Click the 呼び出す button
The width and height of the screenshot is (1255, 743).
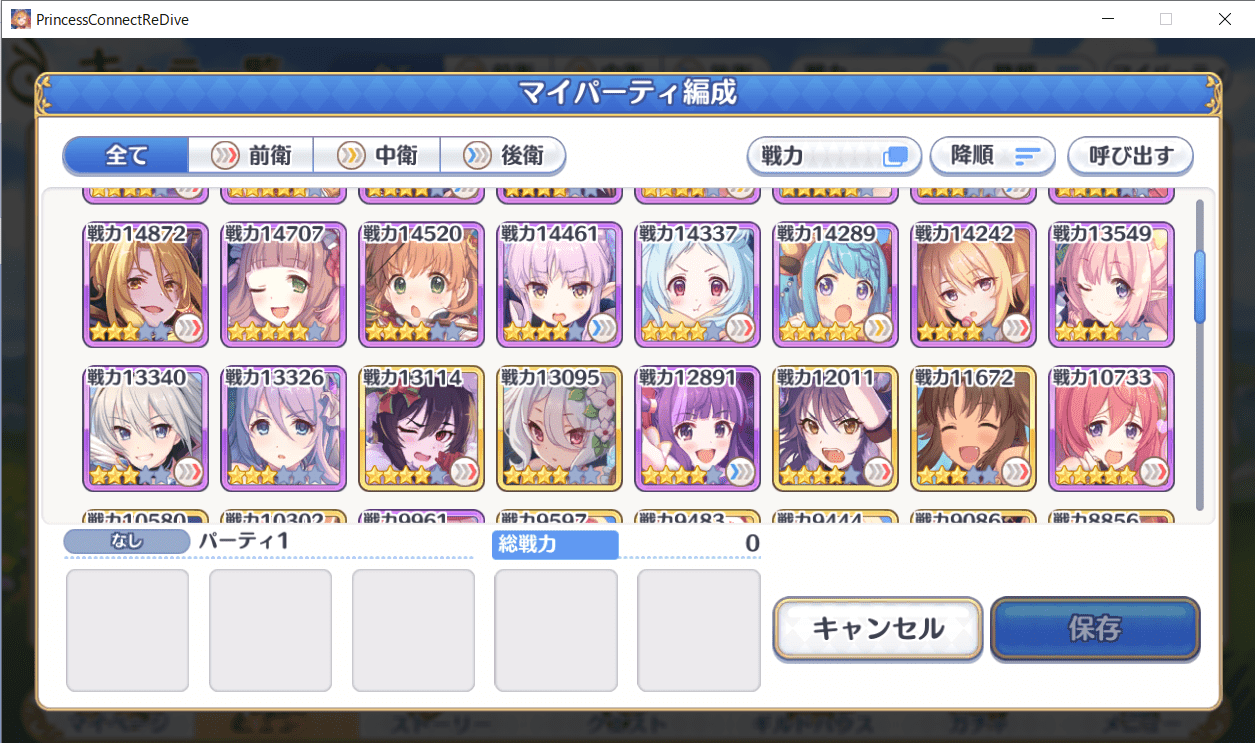1130,156
